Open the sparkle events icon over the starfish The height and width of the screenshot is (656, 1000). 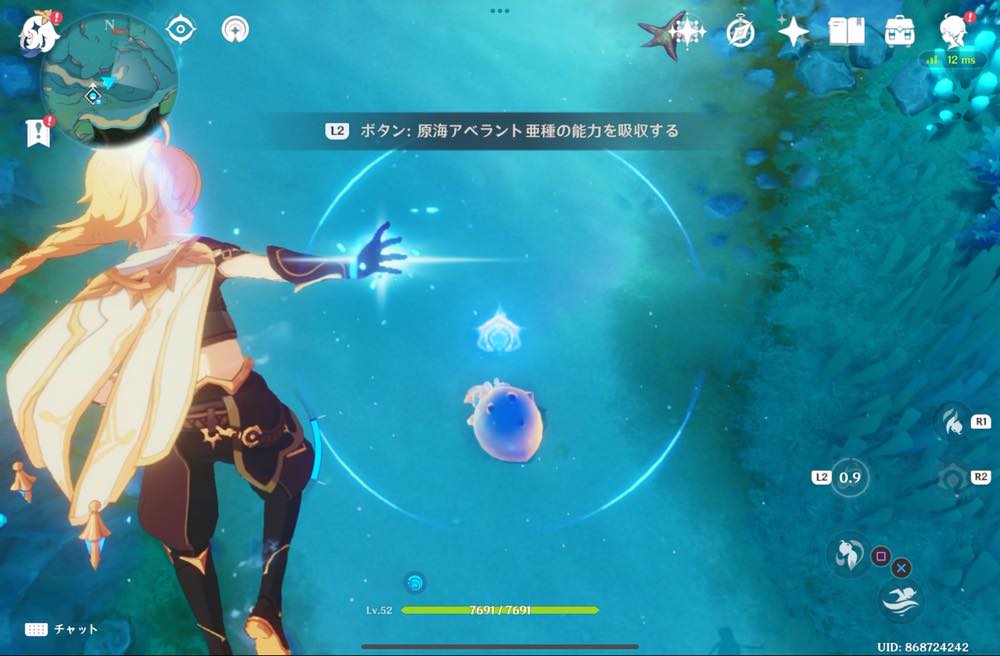[686, 32]
